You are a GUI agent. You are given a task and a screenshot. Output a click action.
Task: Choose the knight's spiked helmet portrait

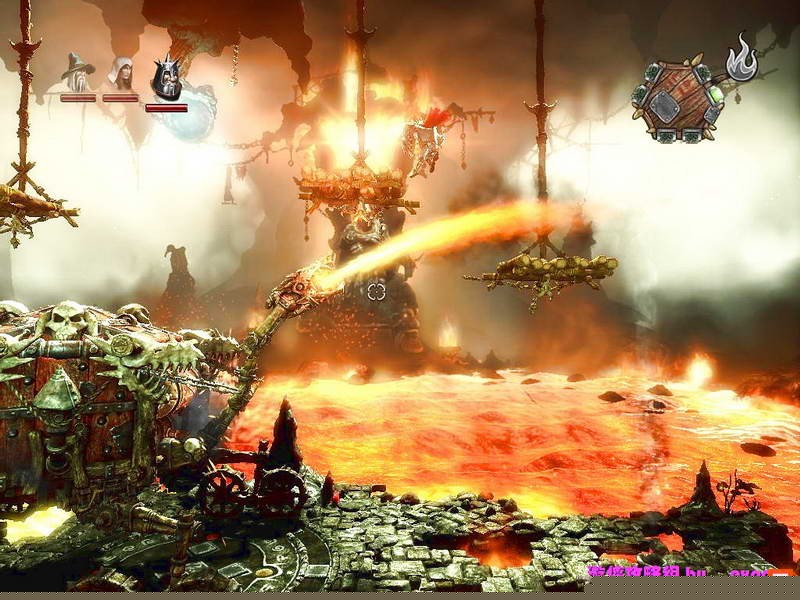tap(166, 78)
